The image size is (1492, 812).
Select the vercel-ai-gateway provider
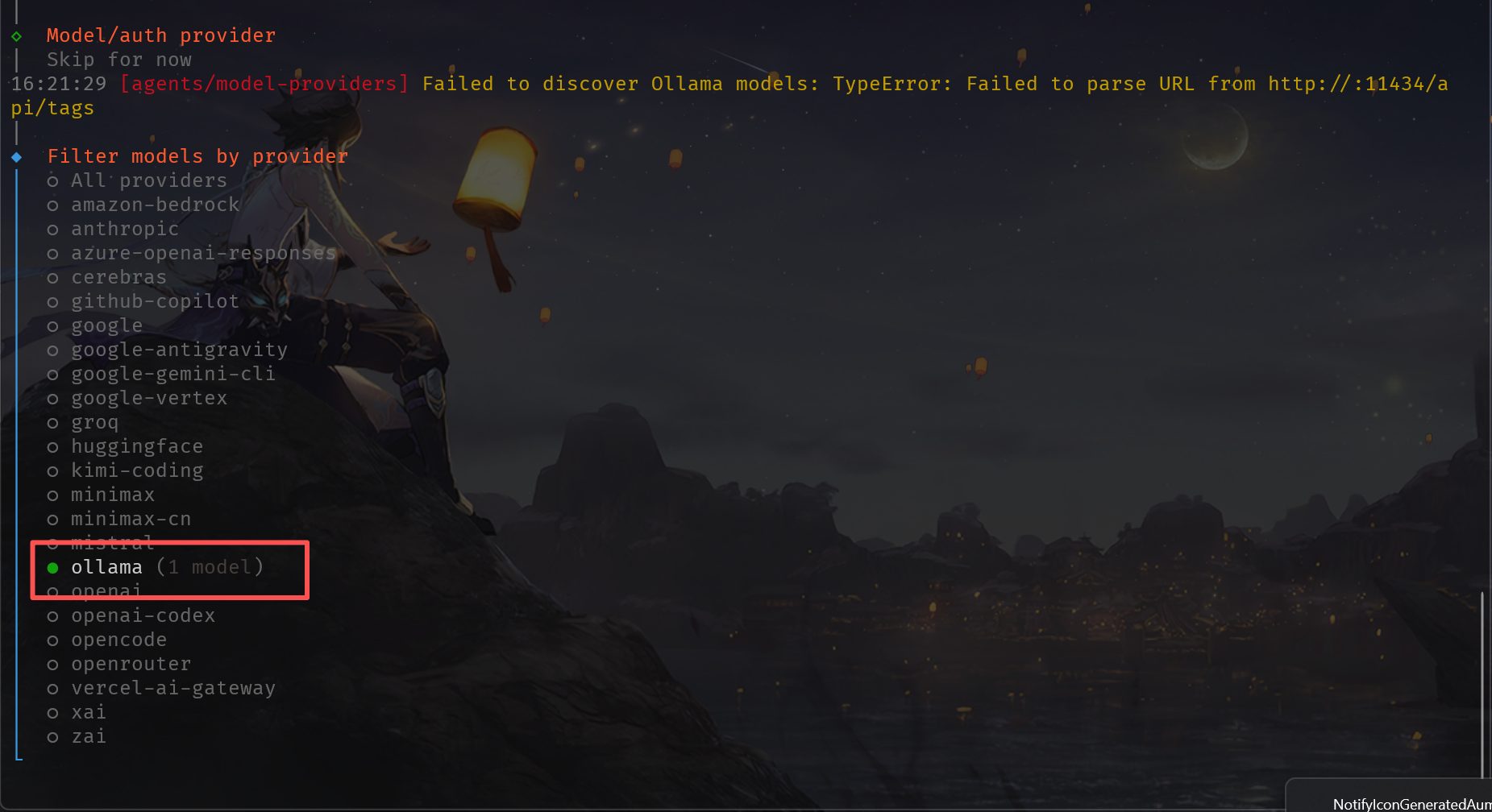(172, 688)
